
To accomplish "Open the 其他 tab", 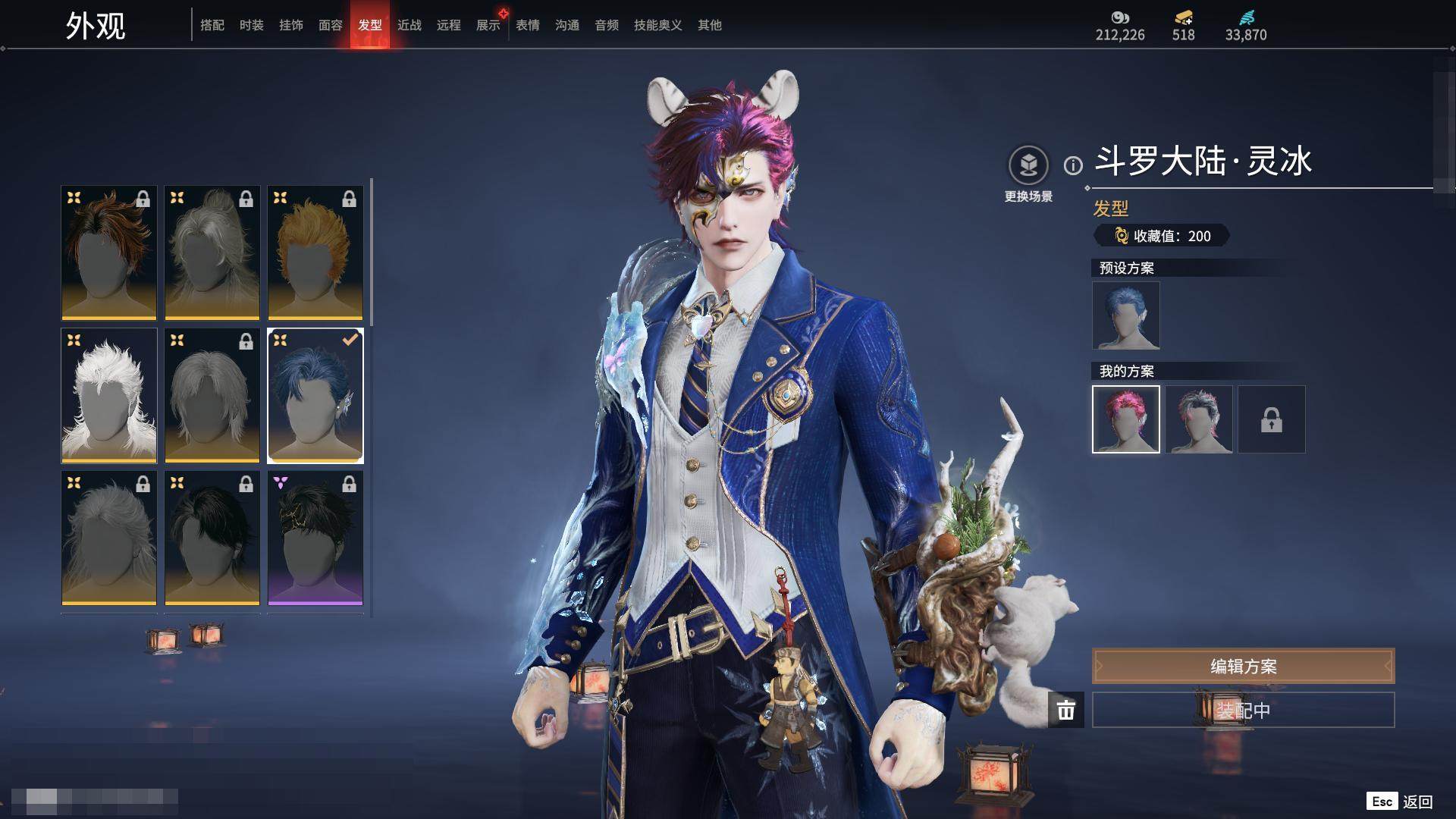I will (x=709, y=25).
